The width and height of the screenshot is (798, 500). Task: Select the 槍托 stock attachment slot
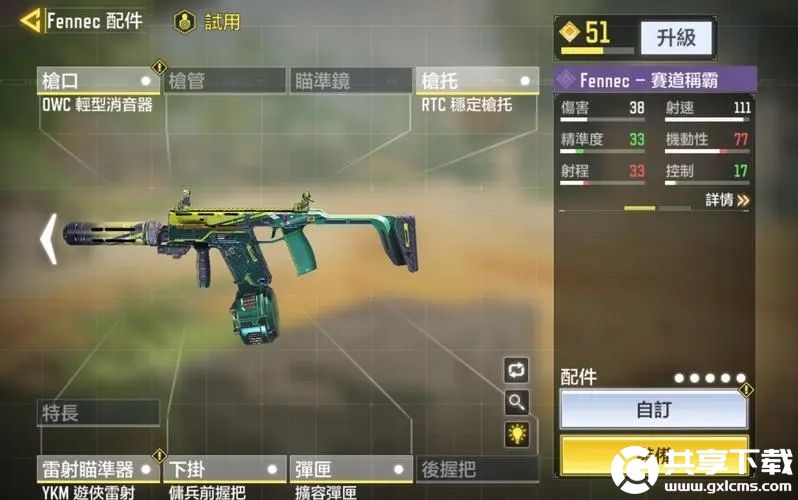[x=477, y=80]
